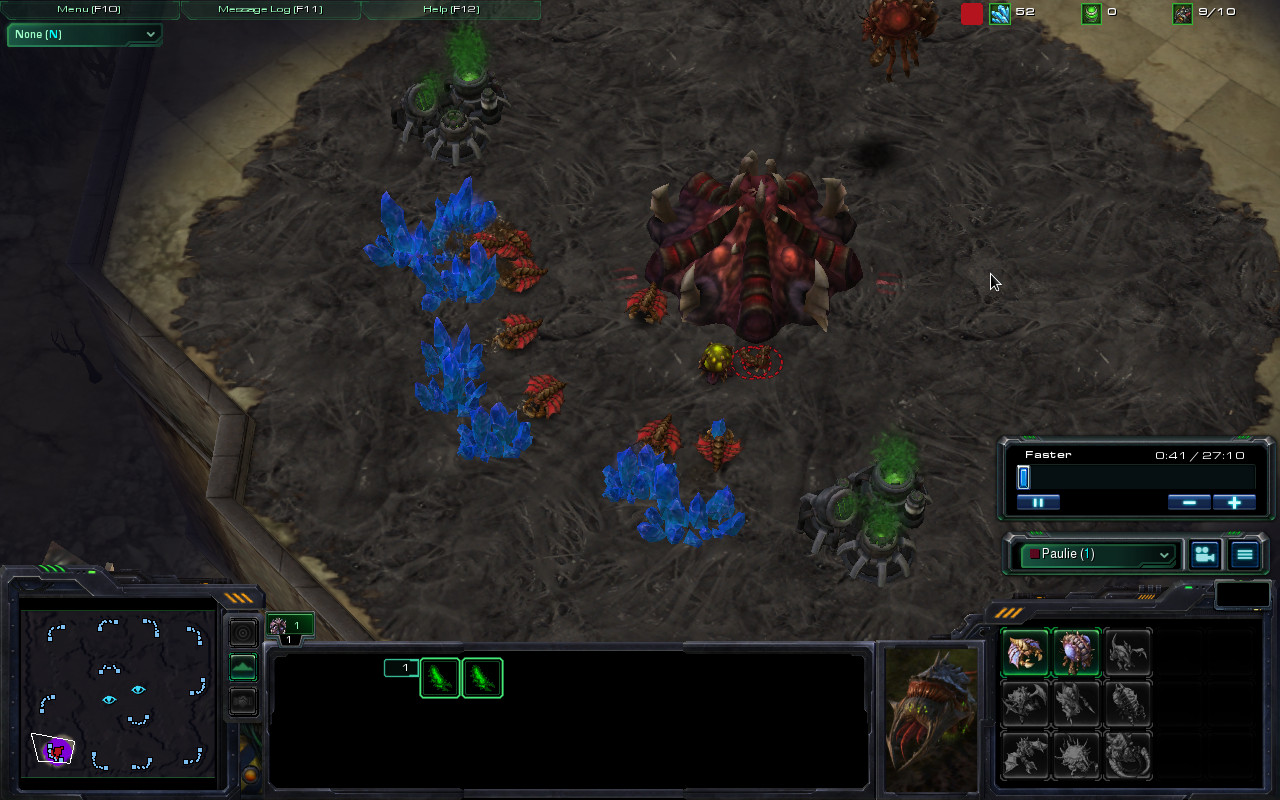Select the first larva in selection panel

[x=440, y=678]
